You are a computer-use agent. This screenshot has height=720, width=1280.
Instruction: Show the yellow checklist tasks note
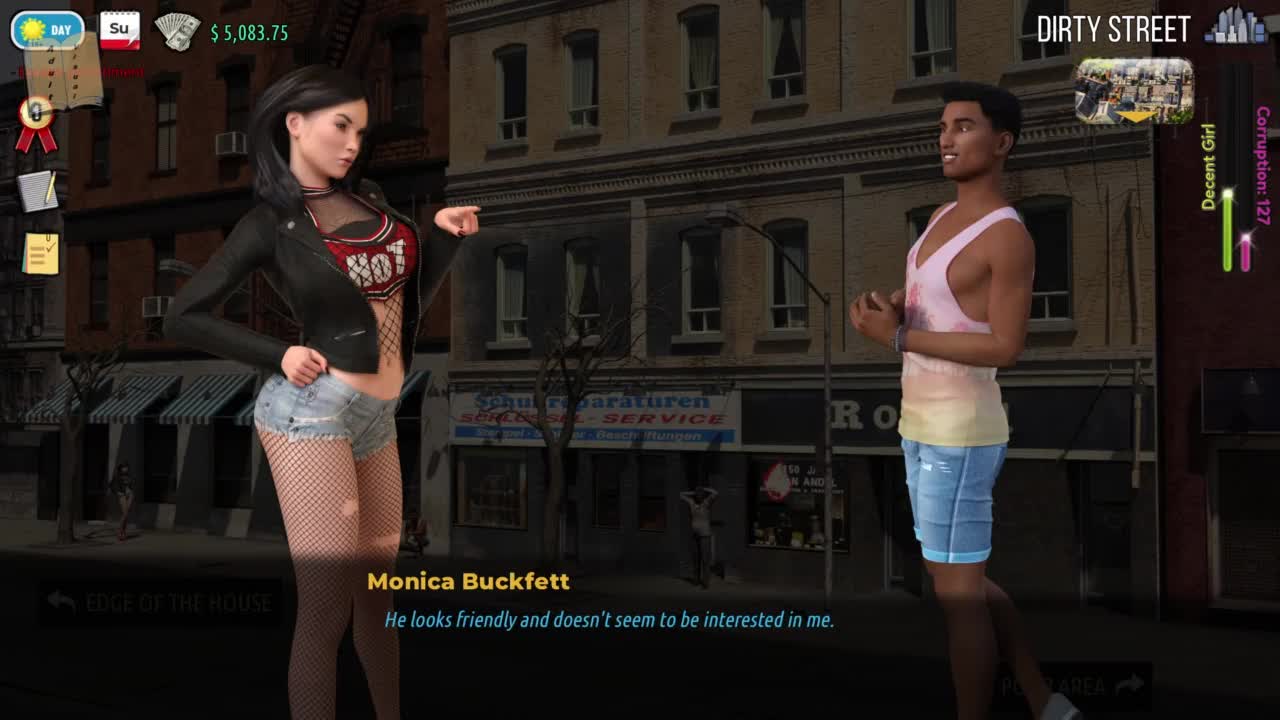(x=41, y=254)
